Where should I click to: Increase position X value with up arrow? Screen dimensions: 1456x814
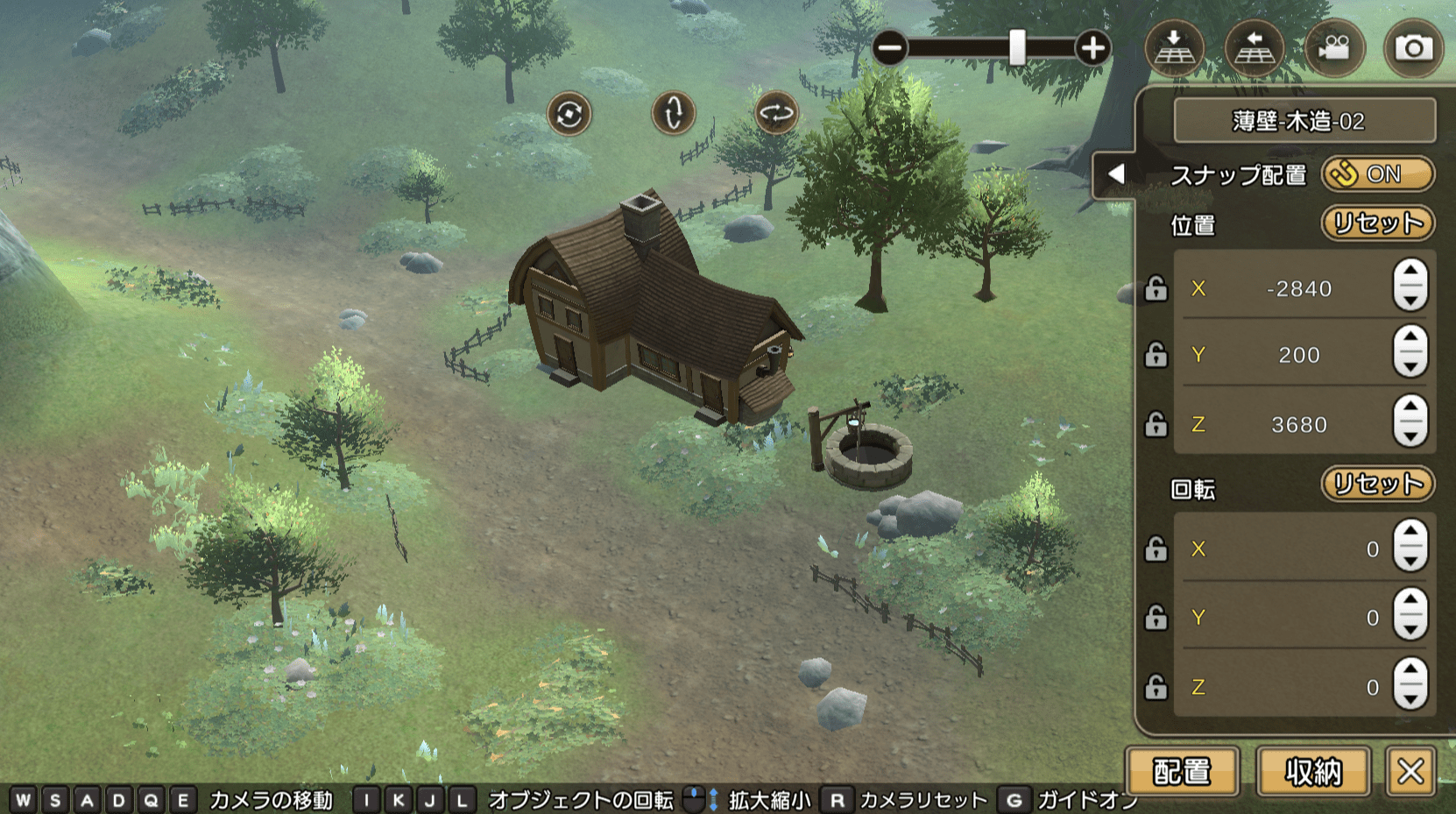(x=1410, y=273)
